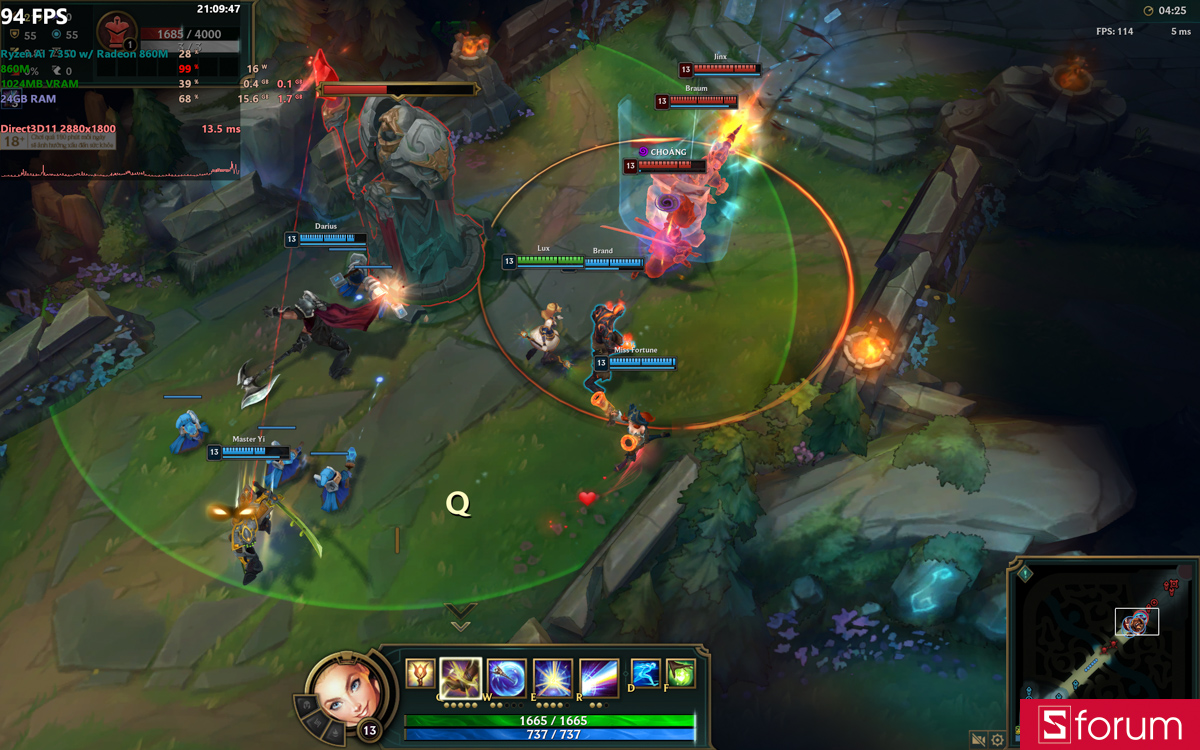Click the minimap alert ping icon
Image resolution: width=1200 pixels, height=750 pixels.
[x=1025, y=574]
